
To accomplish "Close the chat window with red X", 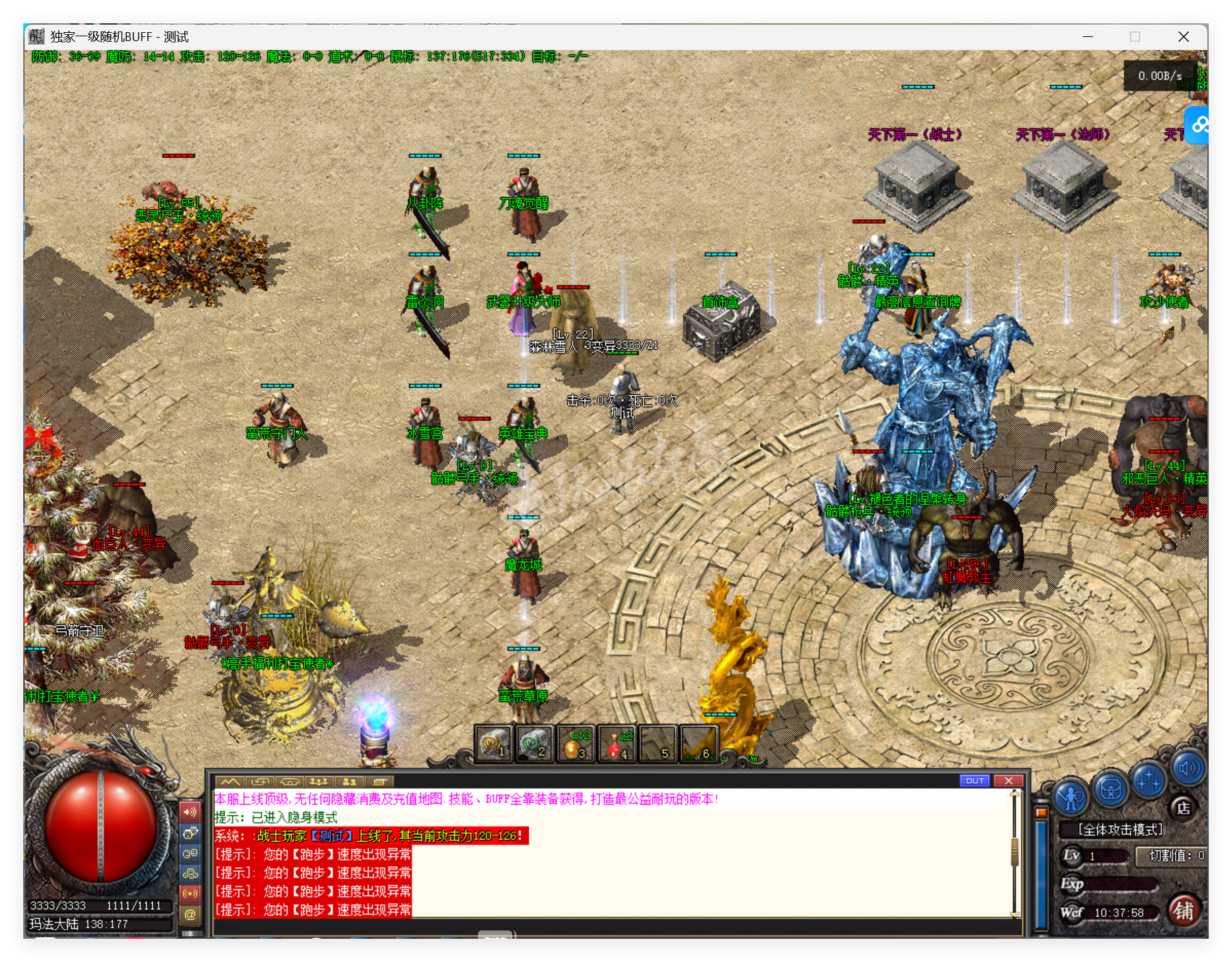I will tap(1009, 781).
